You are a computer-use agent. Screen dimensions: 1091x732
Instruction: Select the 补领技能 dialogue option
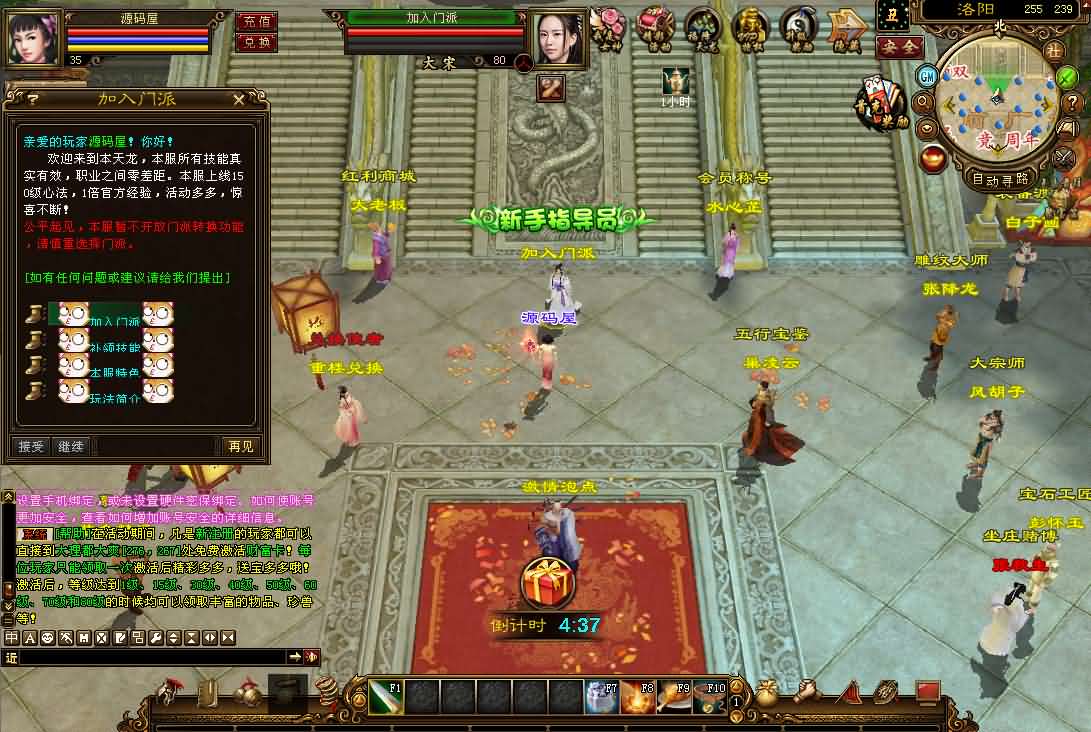[114, 347]
